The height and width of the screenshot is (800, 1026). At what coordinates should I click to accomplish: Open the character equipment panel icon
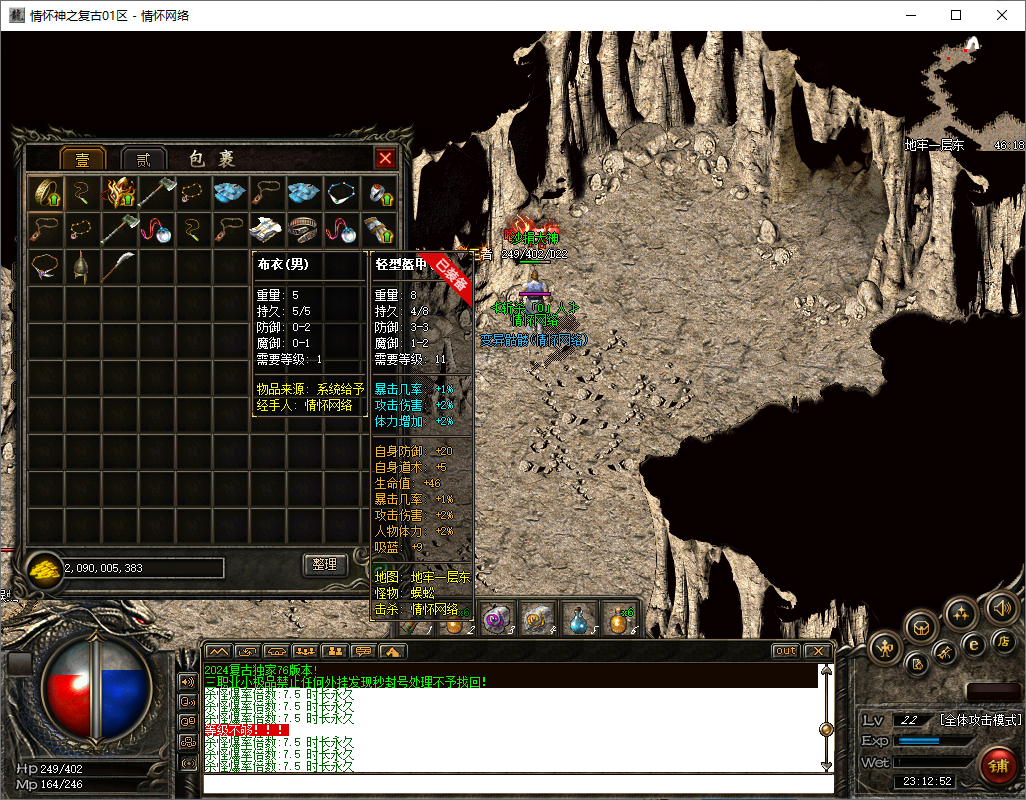pyautogui.click(x=886, y=649)
